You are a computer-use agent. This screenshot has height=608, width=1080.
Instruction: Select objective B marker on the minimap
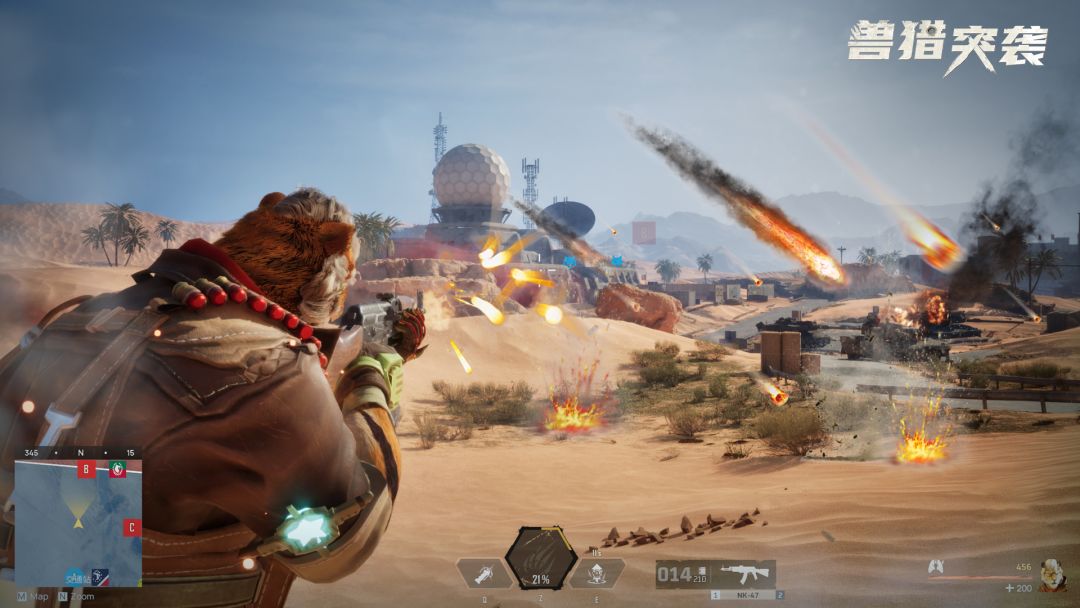87,470
